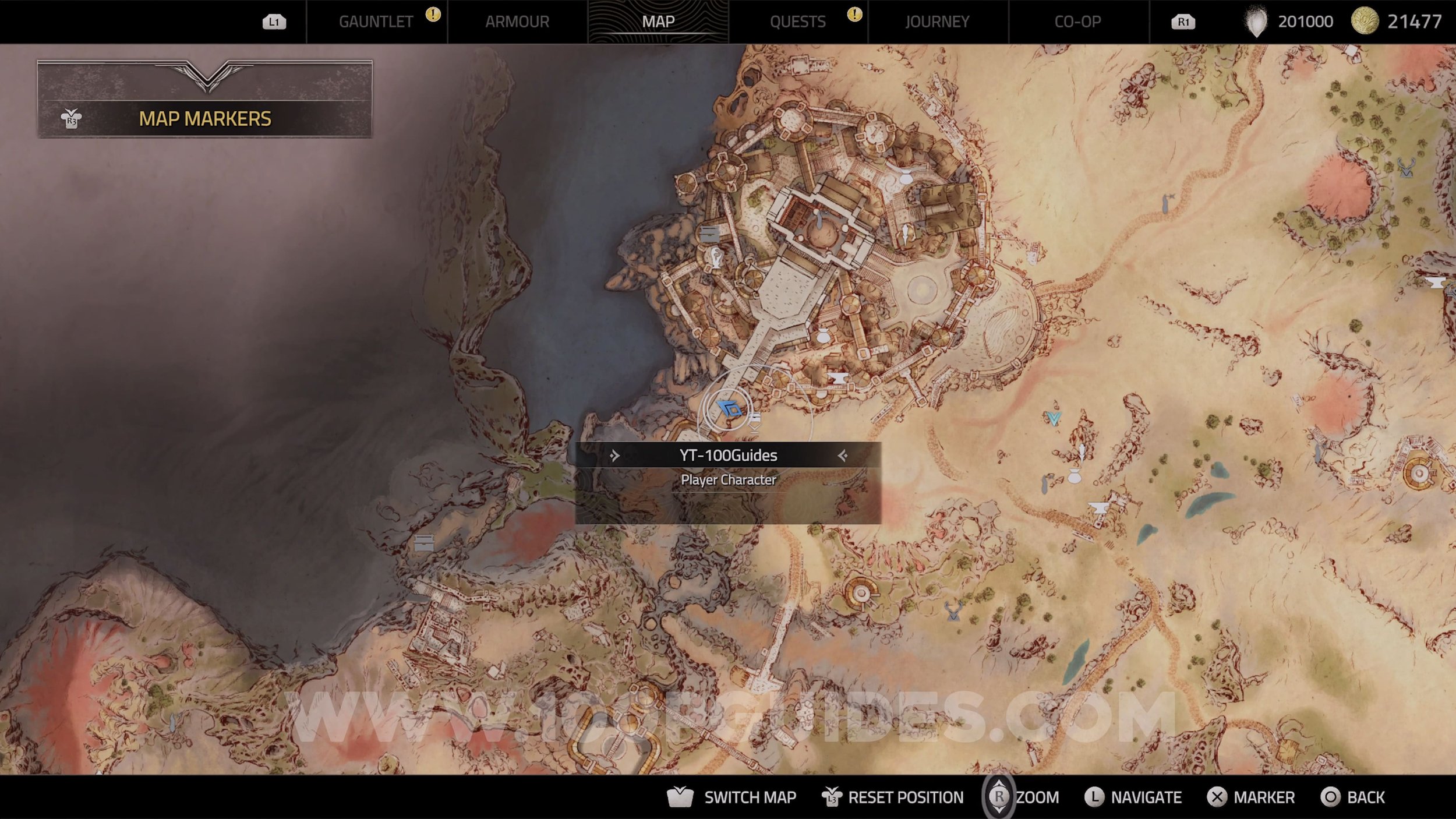Select the Map tab

(658, 22)
